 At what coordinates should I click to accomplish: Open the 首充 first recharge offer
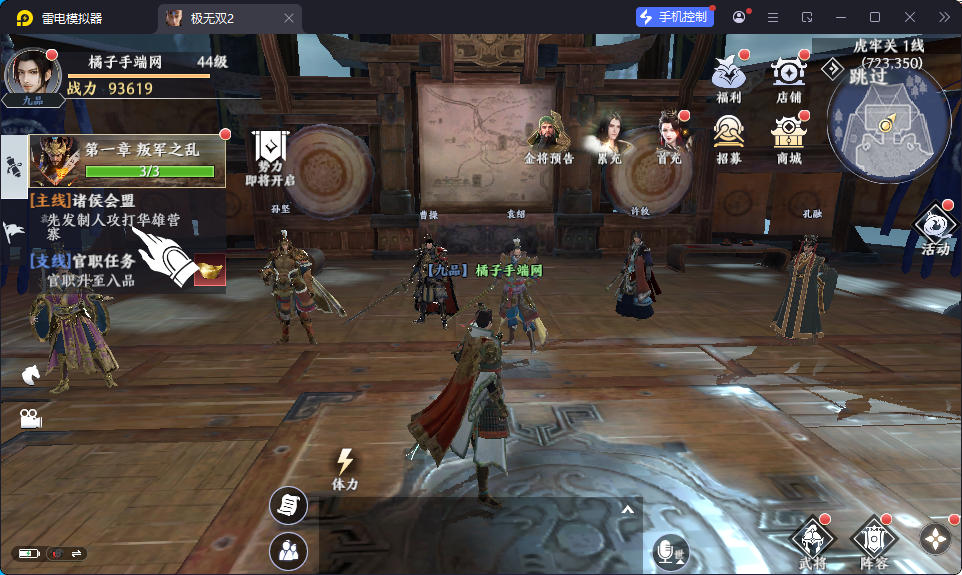668,135
